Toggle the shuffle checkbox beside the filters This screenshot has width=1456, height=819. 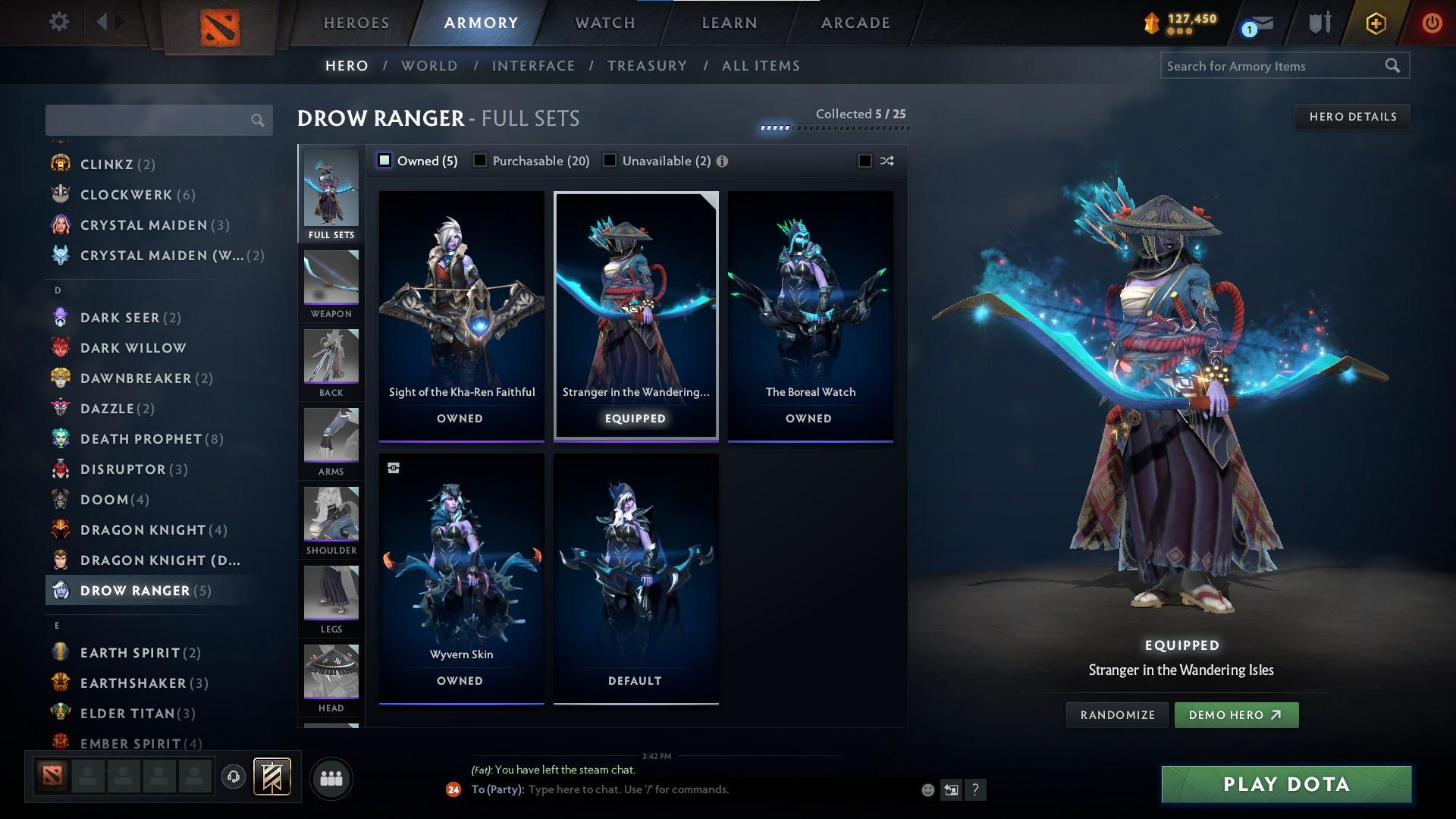pyautogui.click(x=864, y=161)
